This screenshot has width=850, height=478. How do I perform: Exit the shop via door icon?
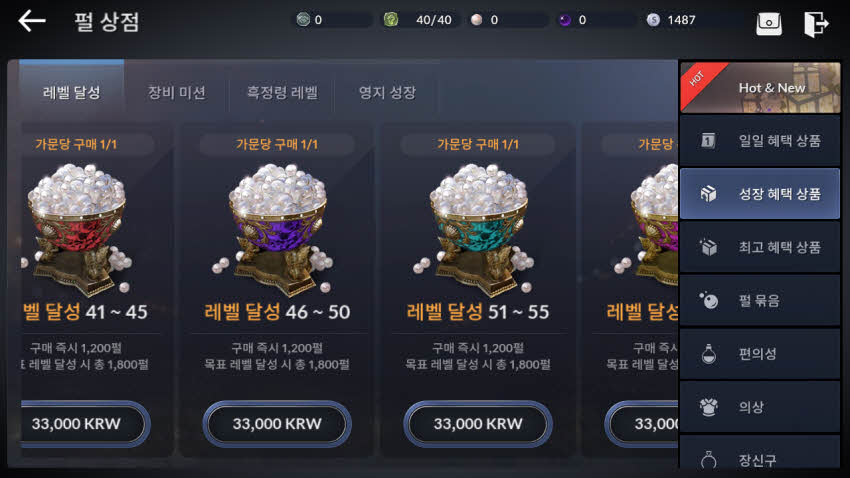(x=816, y=23)
